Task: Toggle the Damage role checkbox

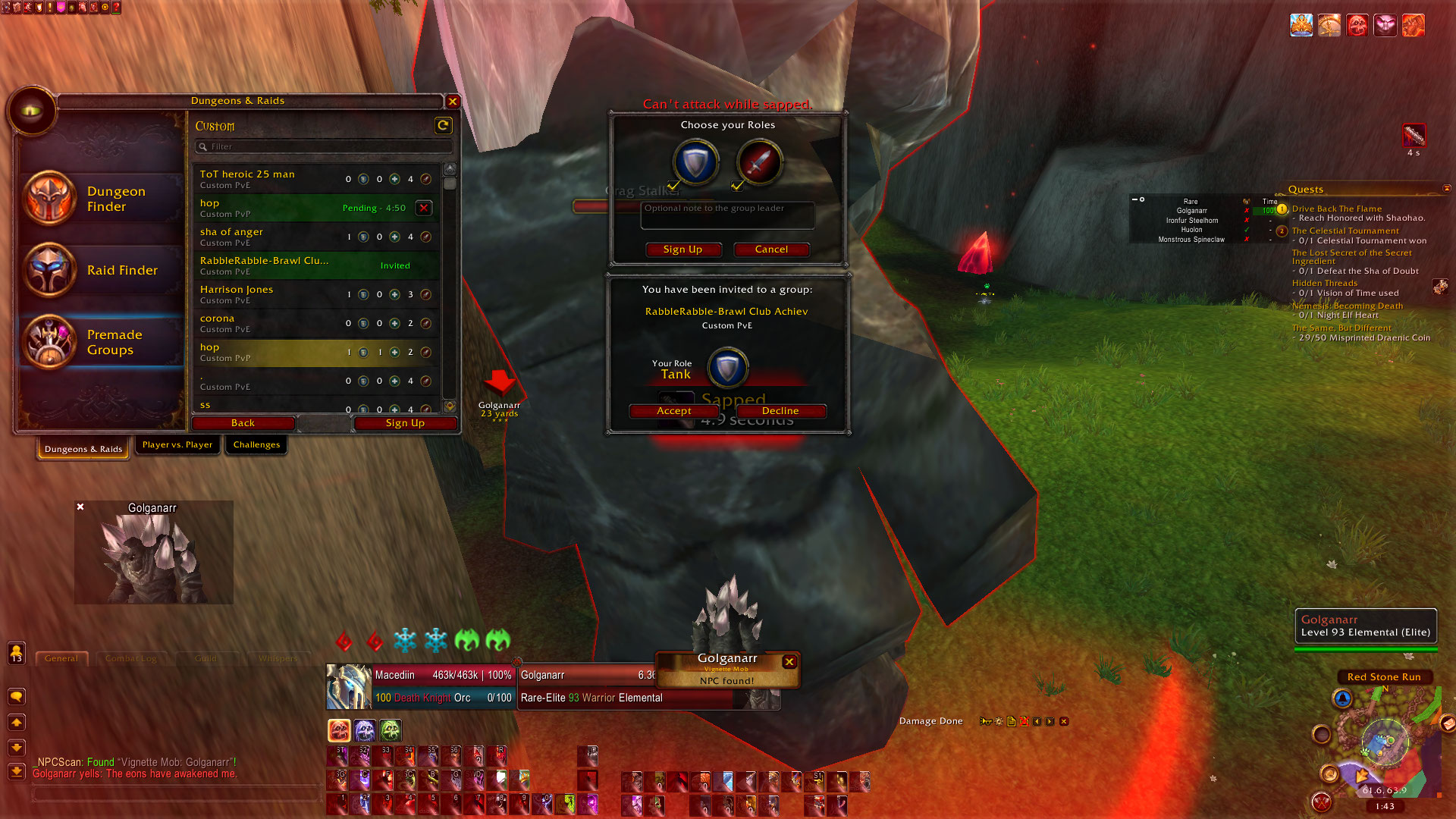Action: [737, 185]
